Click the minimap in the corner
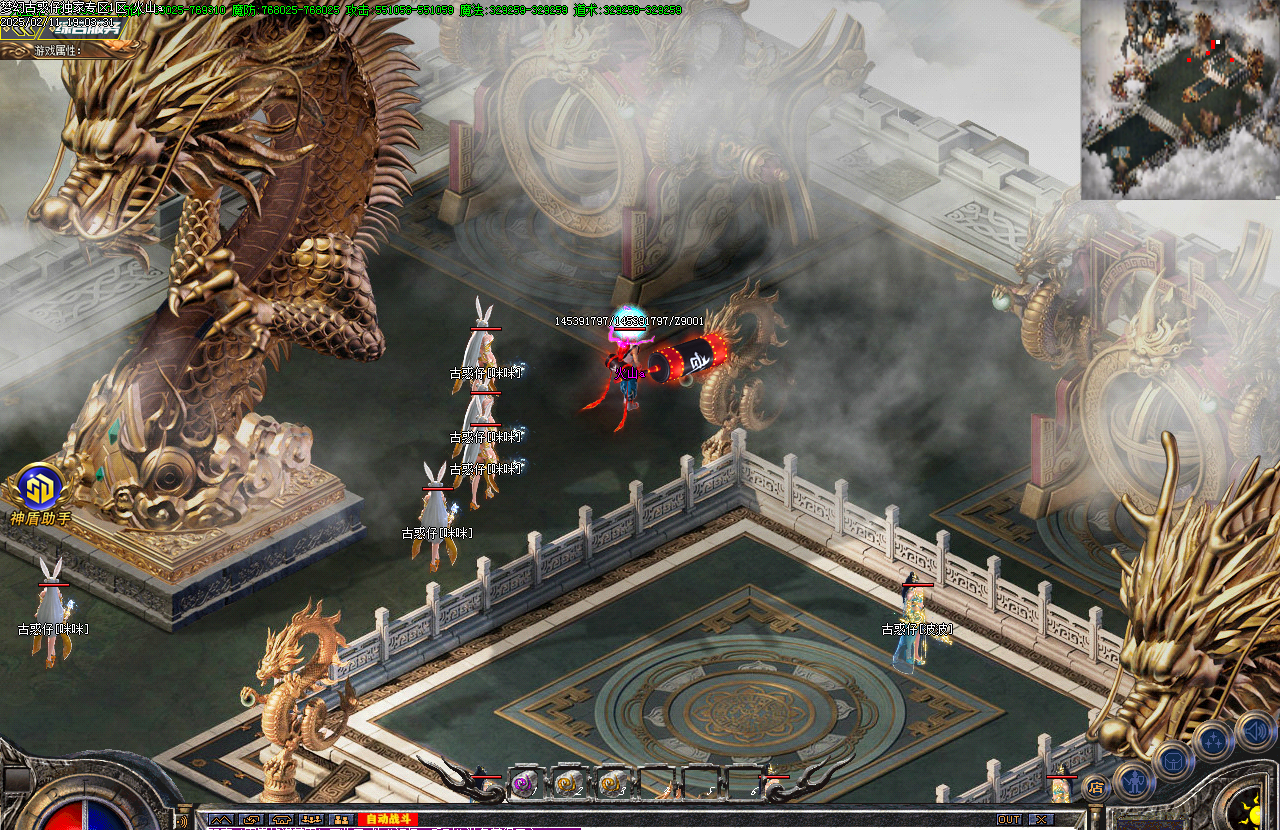This screenshot has height=830, width=1280. tap(1180, 99)
